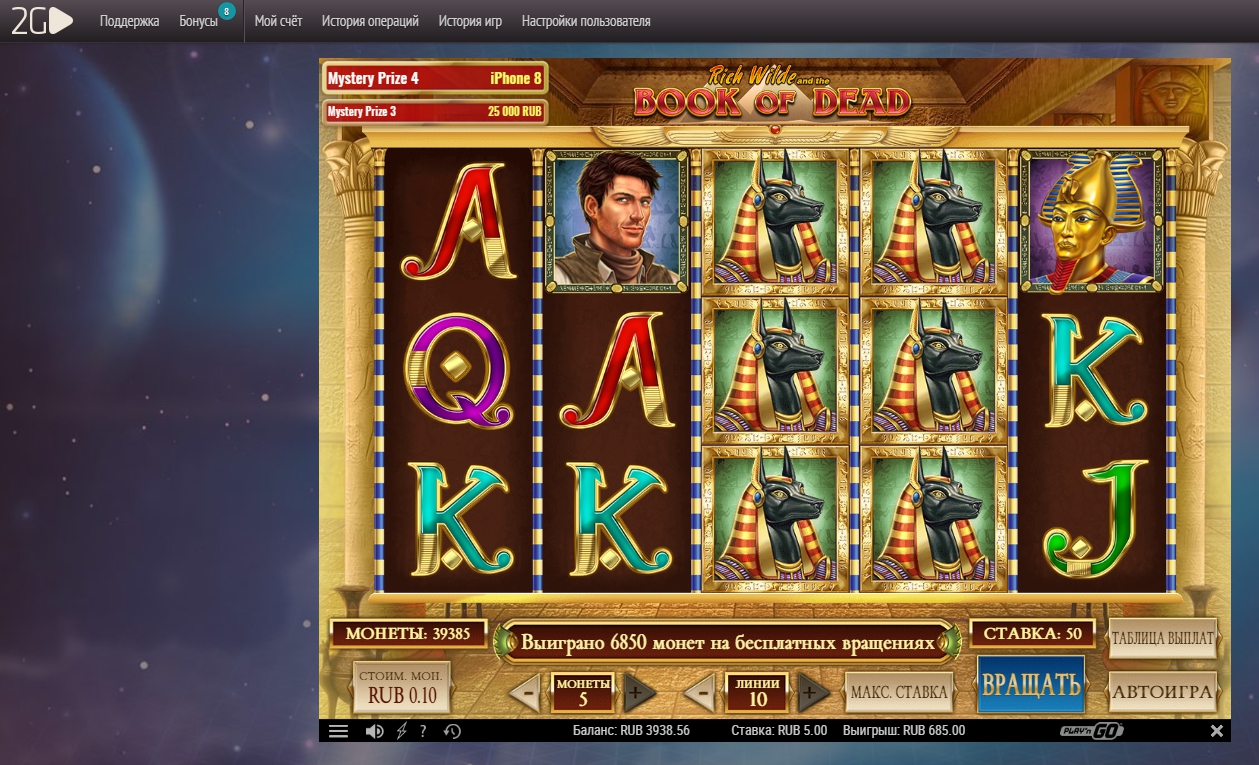Change the СТОИМ. МОН. coin value

402,688
